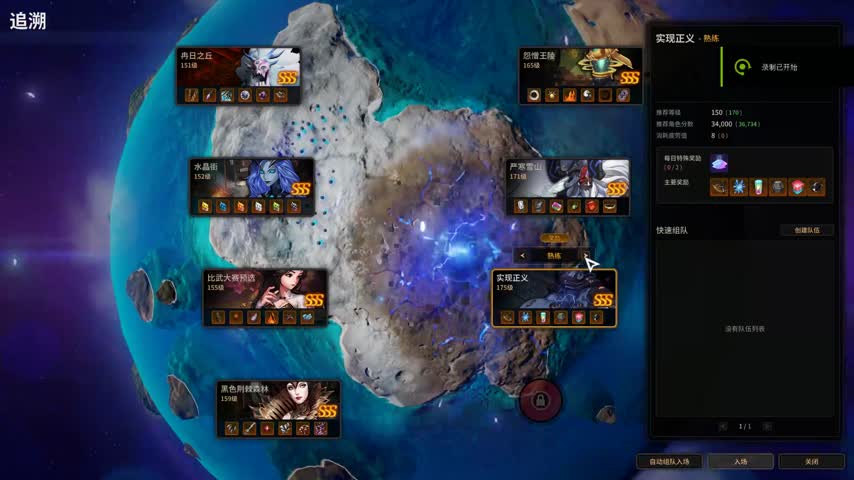The image size is (854, 480).
Task: Open the 严寒雪山 level 171 dungeon card
Action: (x=567, y=186)
